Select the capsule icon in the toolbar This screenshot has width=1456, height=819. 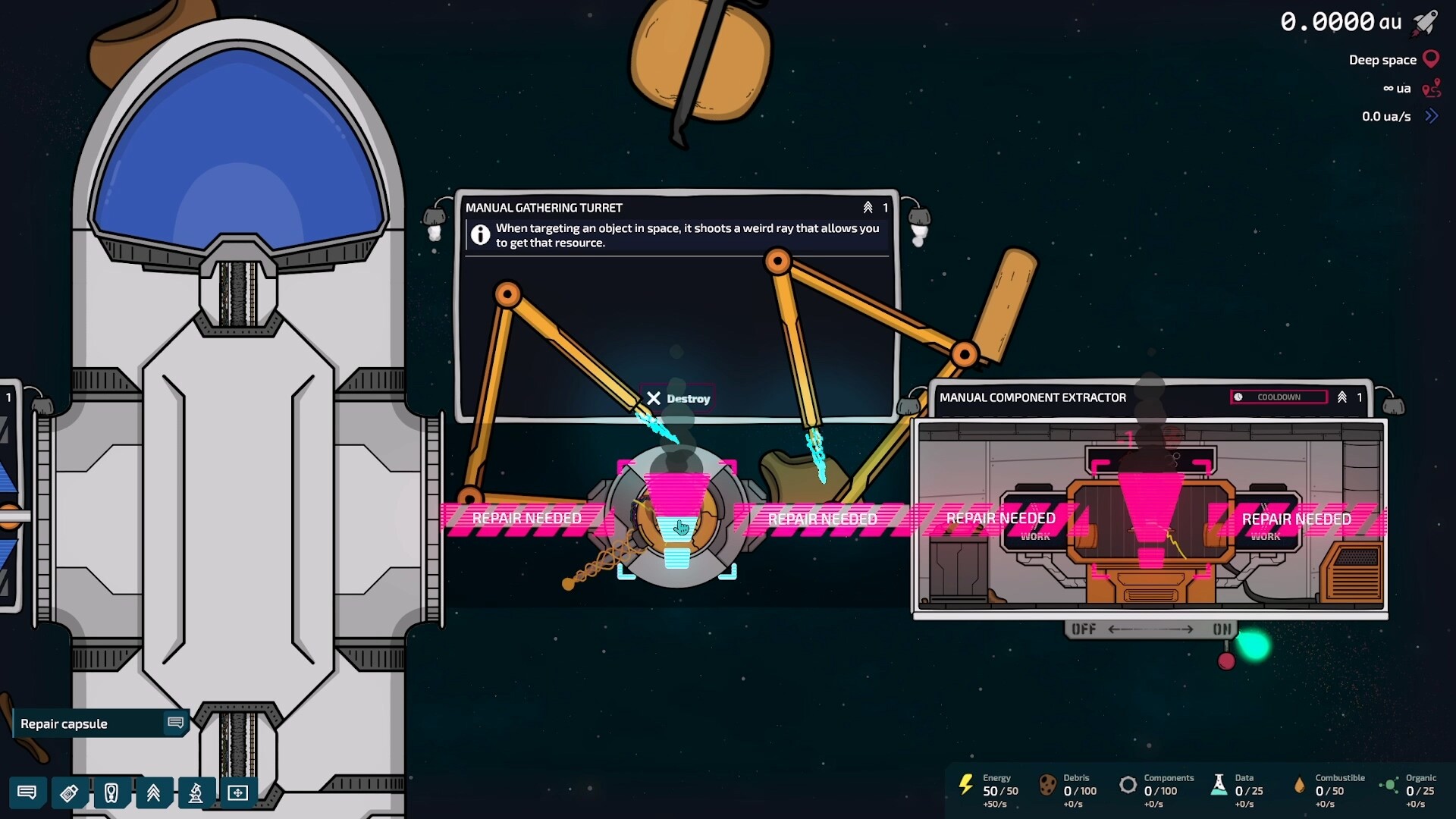pyautogui.click(x=112, y=793)
